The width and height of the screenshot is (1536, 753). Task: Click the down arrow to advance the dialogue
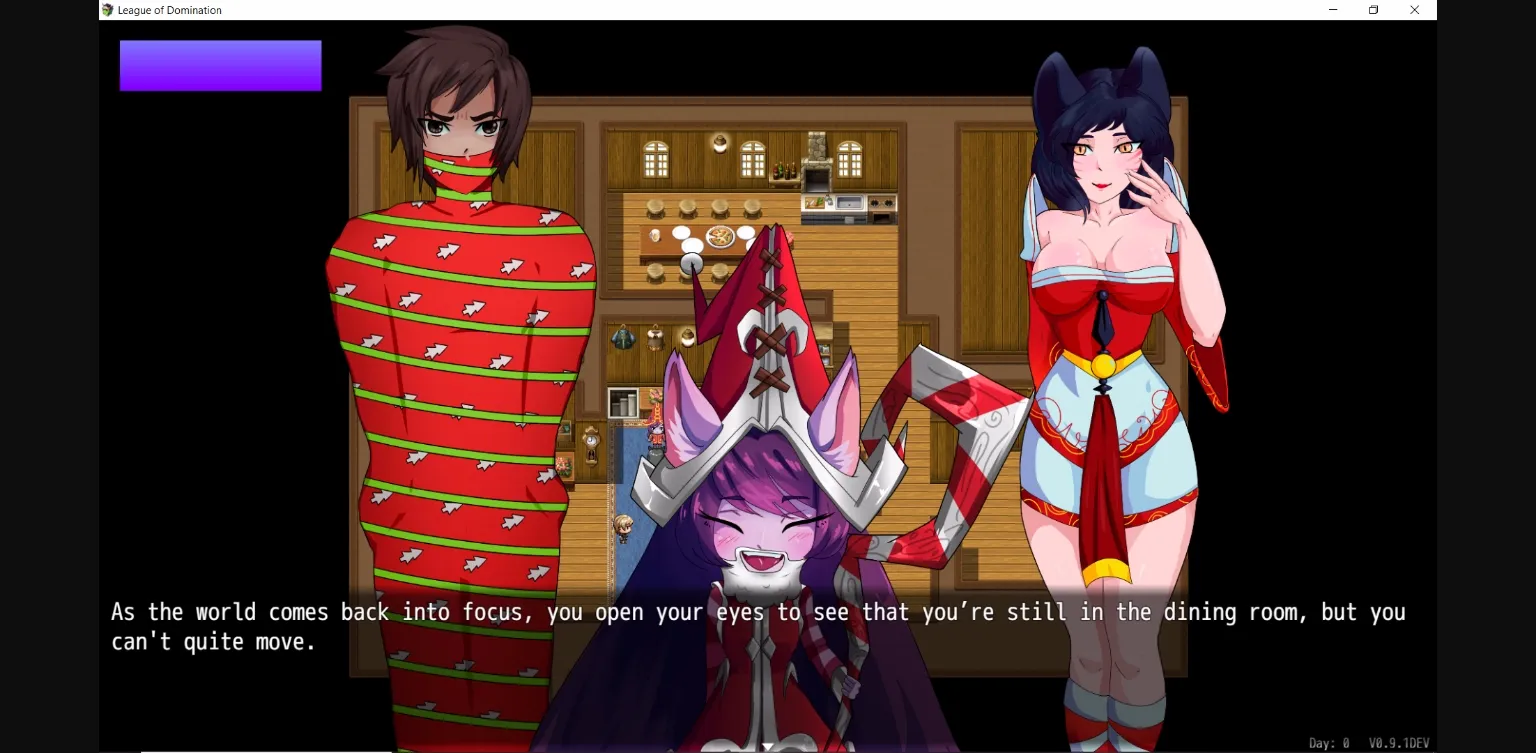point(768,746)
